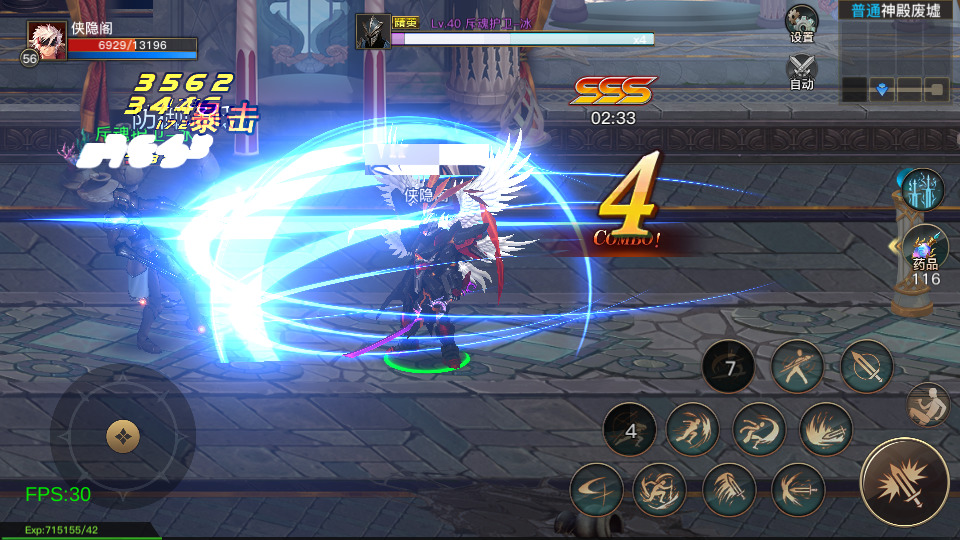Use the crescent slash skill
This screenshot has width=960, height=540.
click(597, 490)
